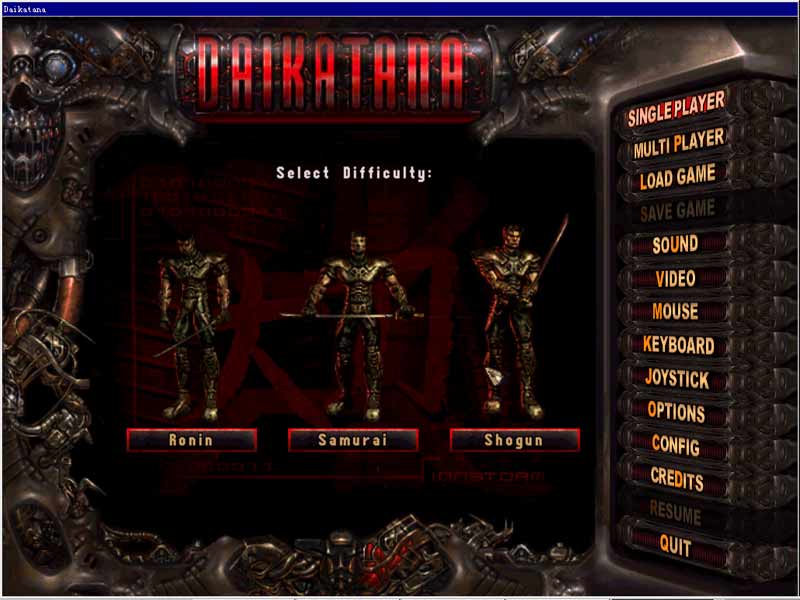Open the Config menu
Viewport: 800px width, 600px height.
click(x=676, y=444)
